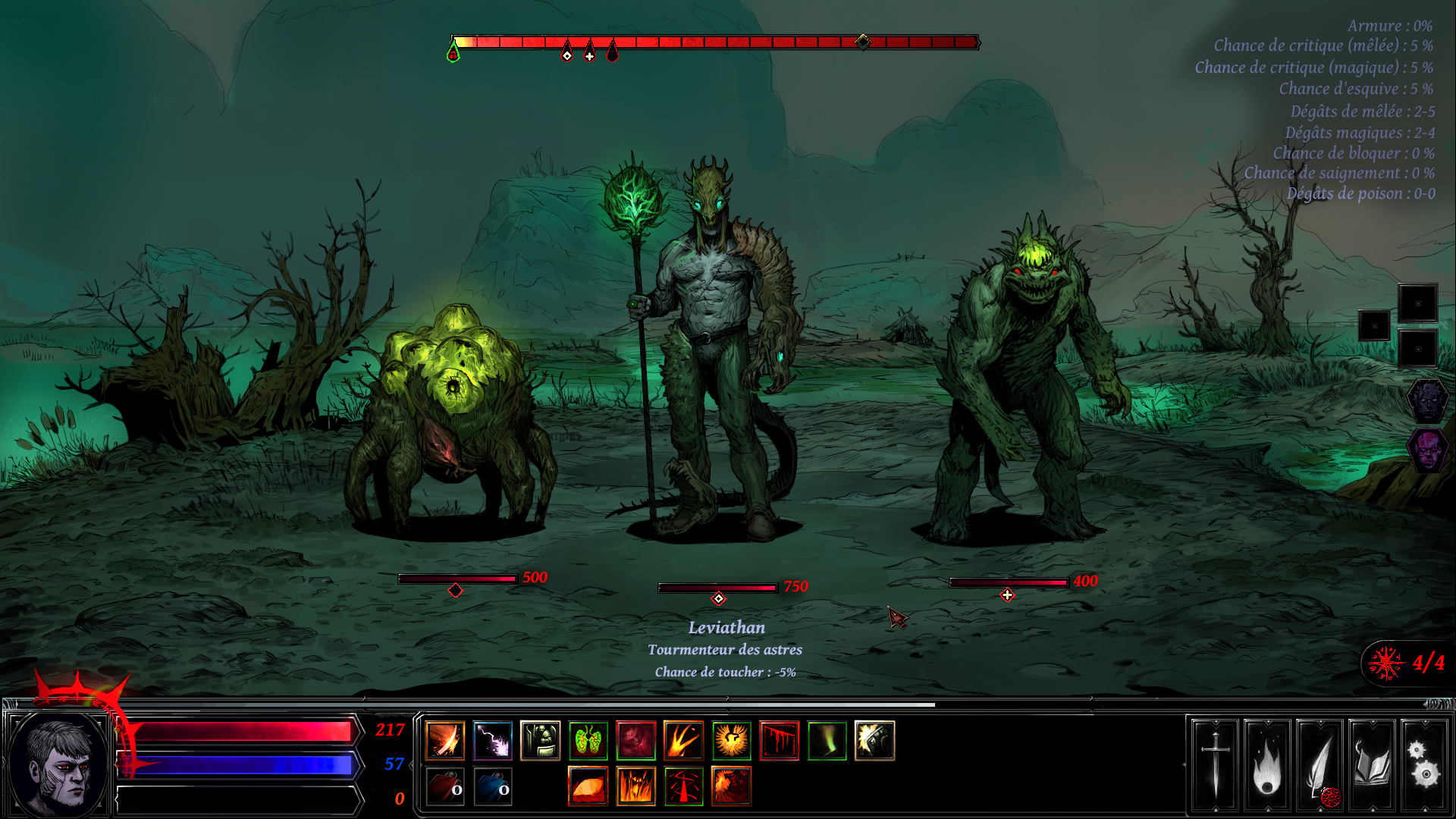Activate the golden phoenix wings skill

tap(730, 741)
